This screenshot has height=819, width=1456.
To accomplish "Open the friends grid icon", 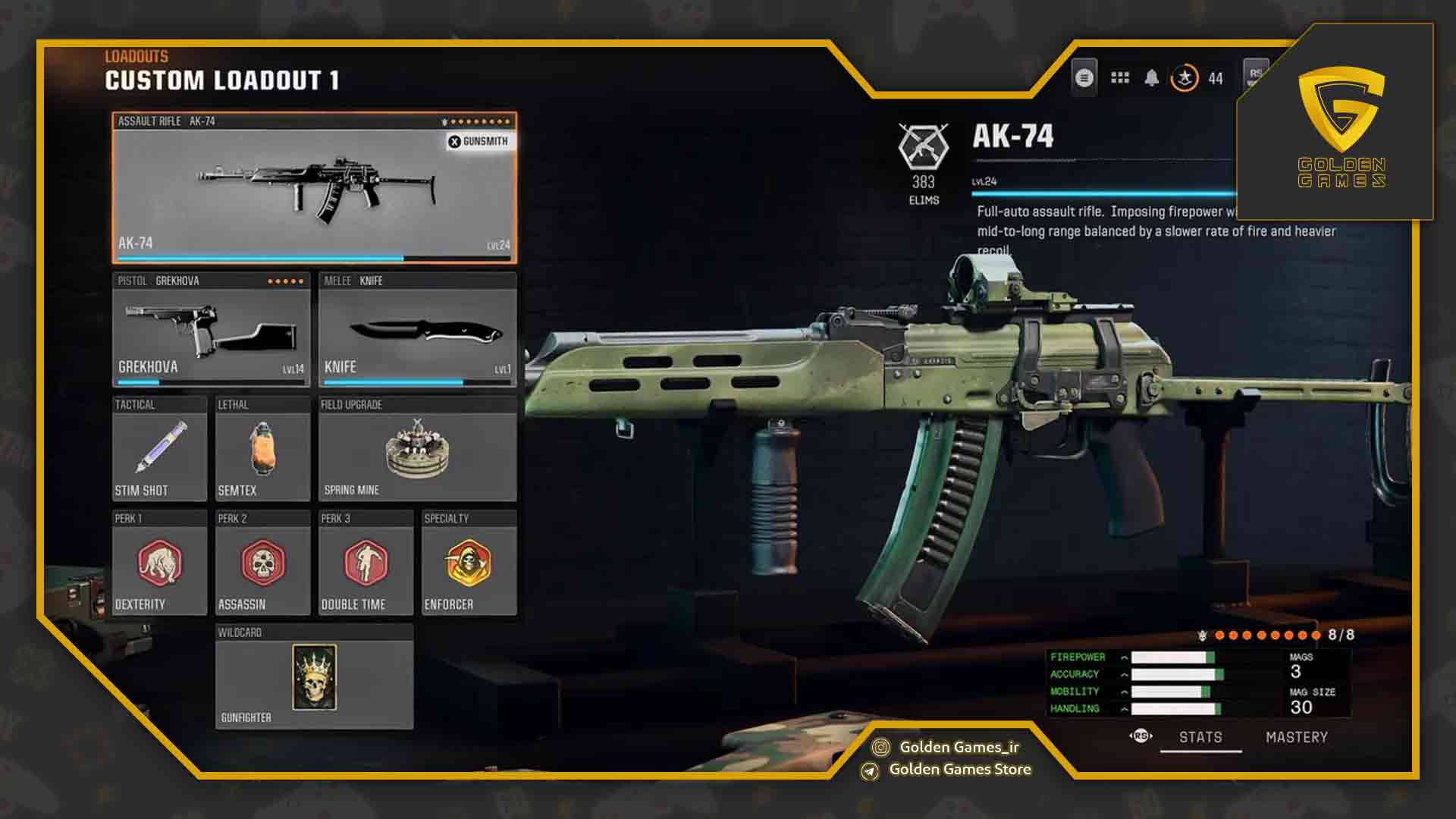I will click(x=1119, y=77).
